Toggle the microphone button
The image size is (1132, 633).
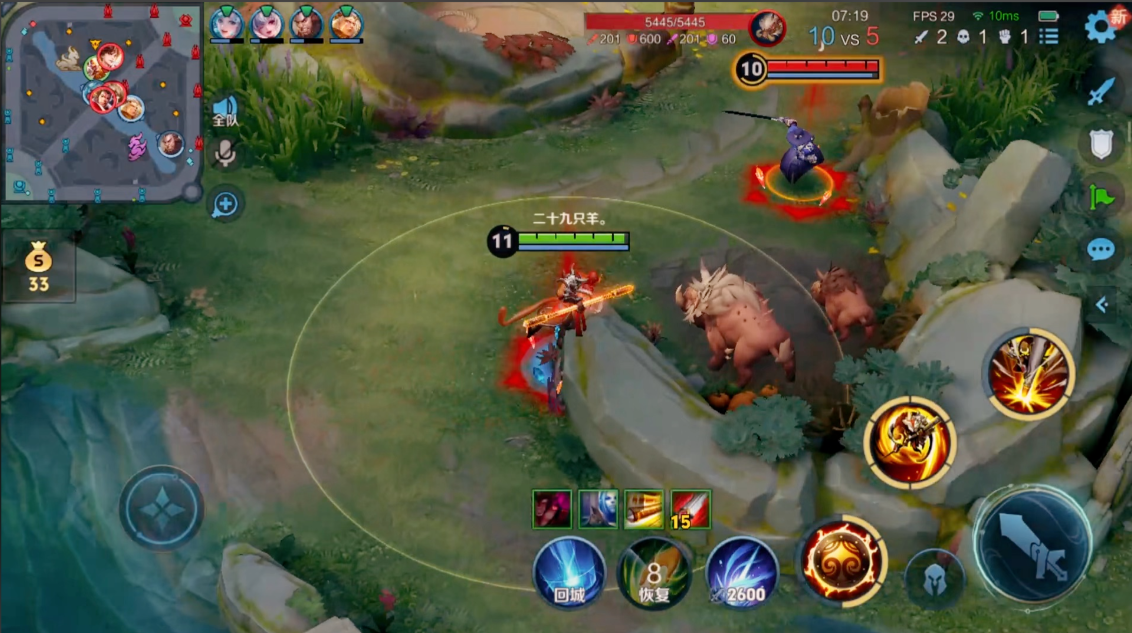[x=226, y=153]
